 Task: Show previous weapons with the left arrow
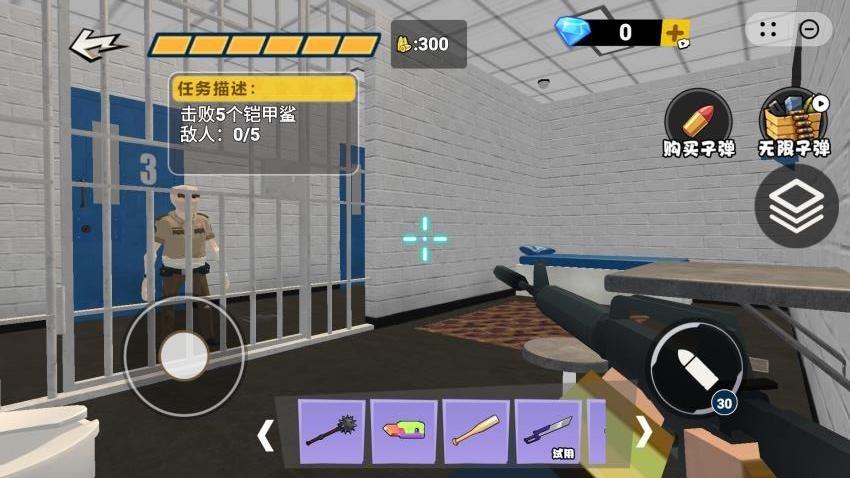(266, 434)
